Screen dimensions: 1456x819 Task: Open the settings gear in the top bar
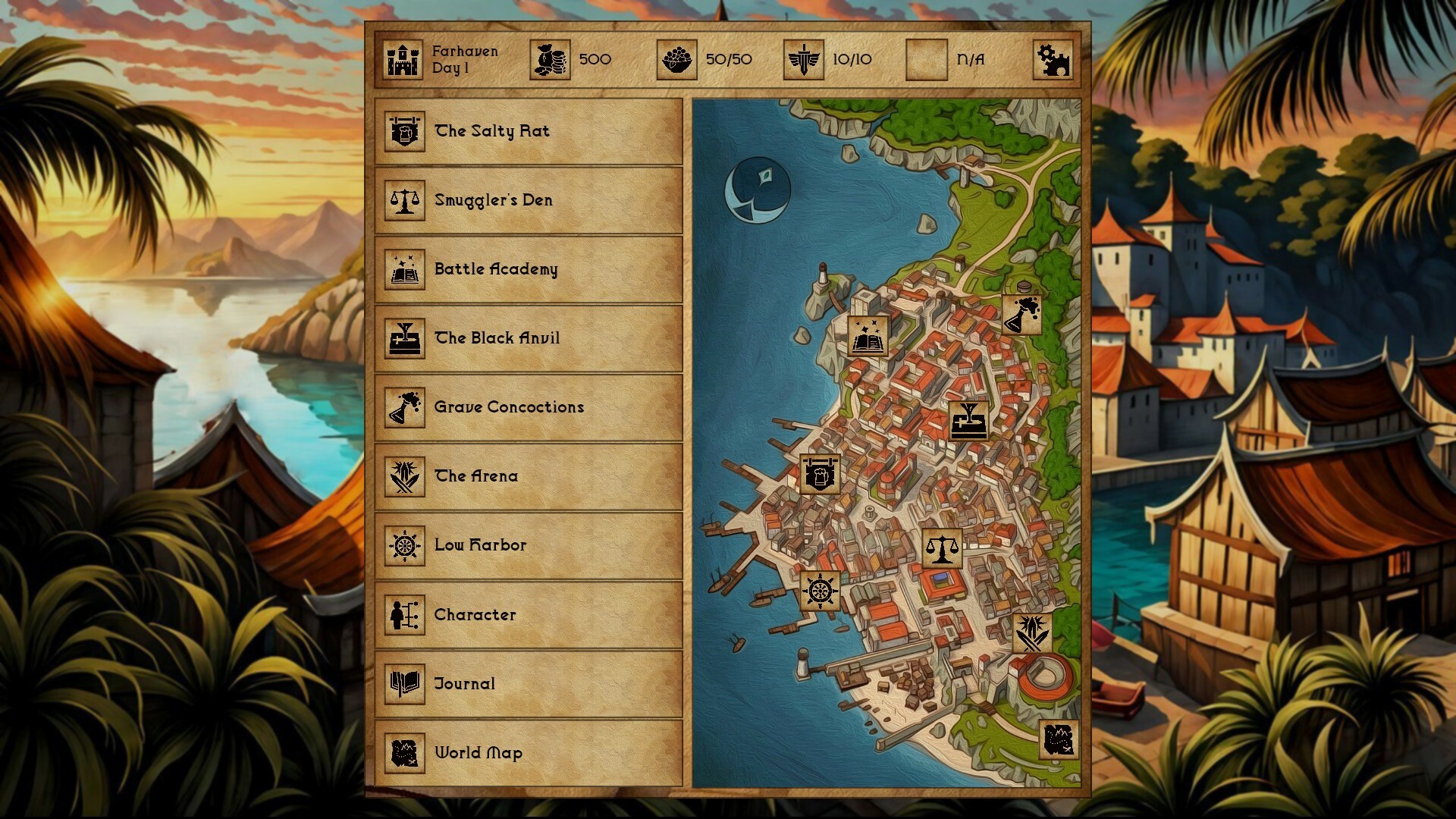tap(1055, 58)
